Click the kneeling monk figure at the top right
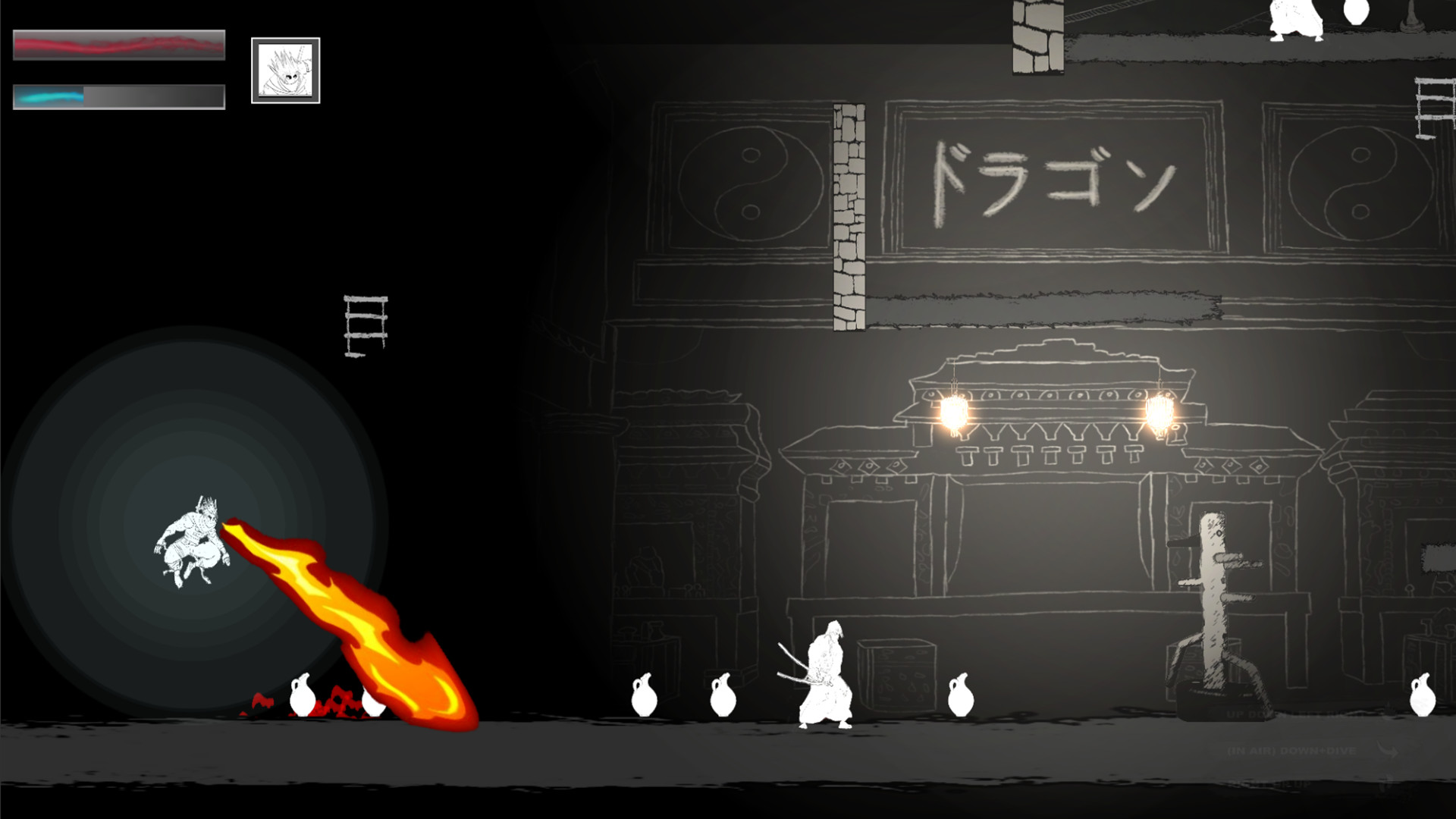The width and height of the screenshot is (1456, 819). point(1294,19)
